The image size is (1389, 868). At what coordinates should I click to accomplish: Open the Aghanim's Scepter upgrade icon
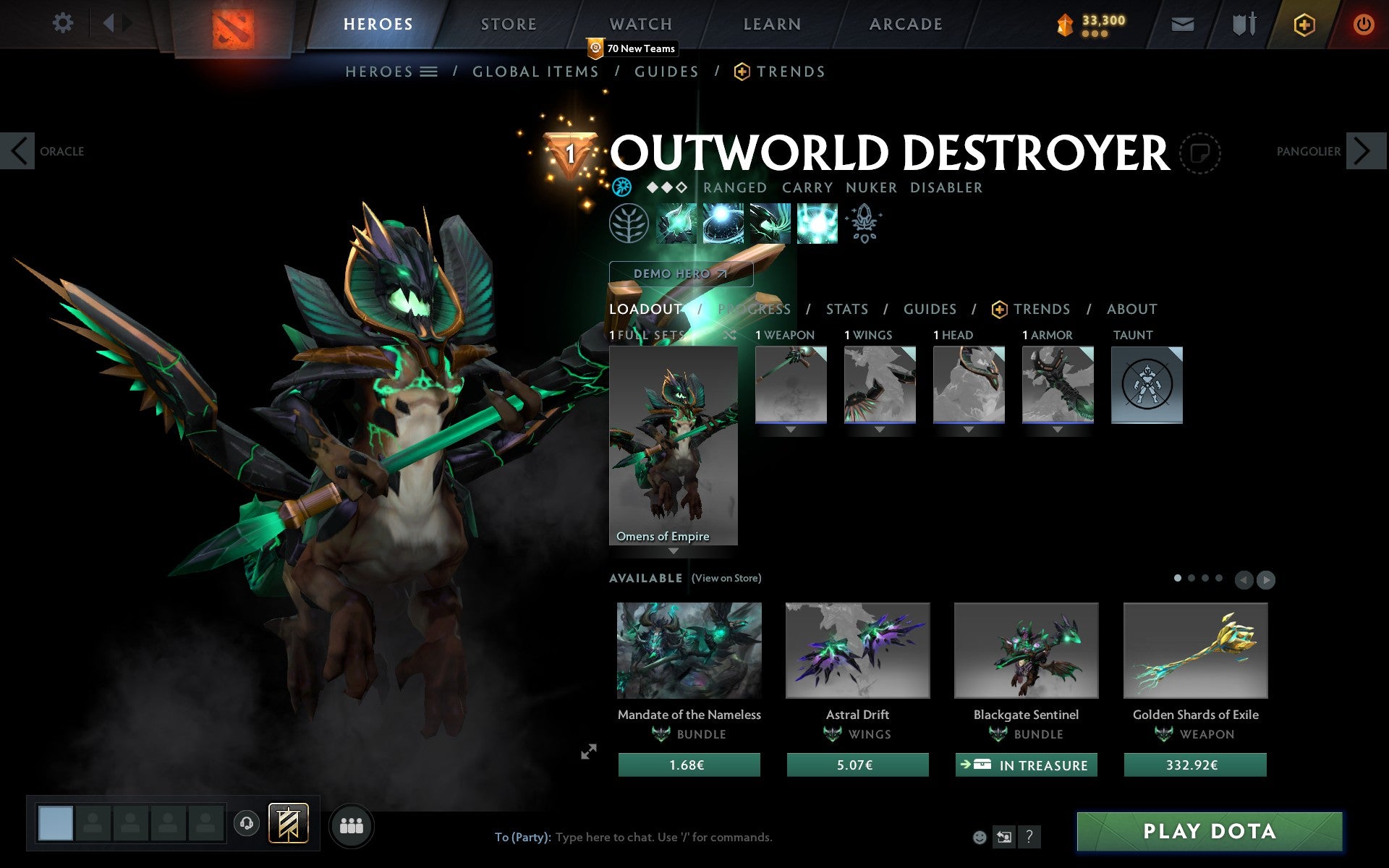click(x=865, y=224)
